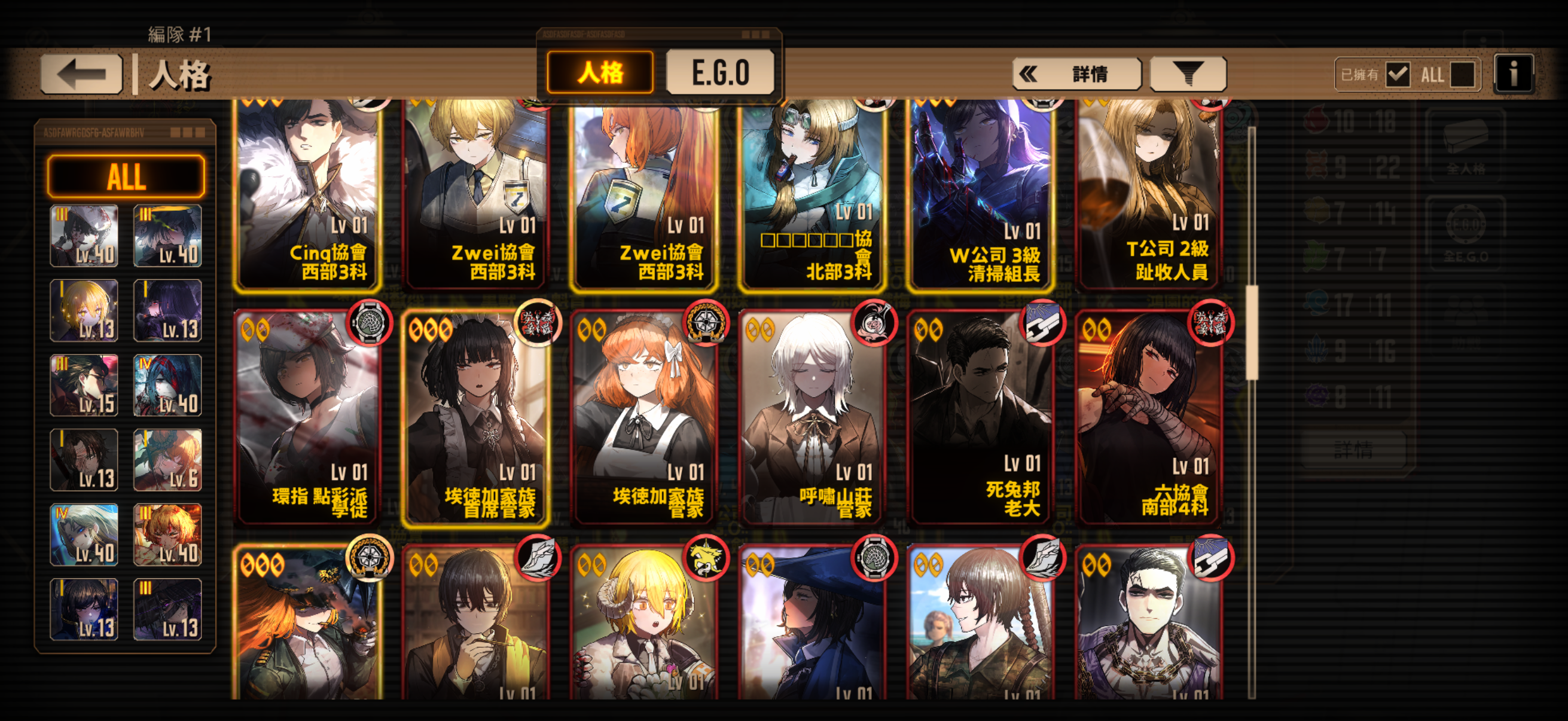Enable the ALL checkbox in the top right

(1462, 74)
